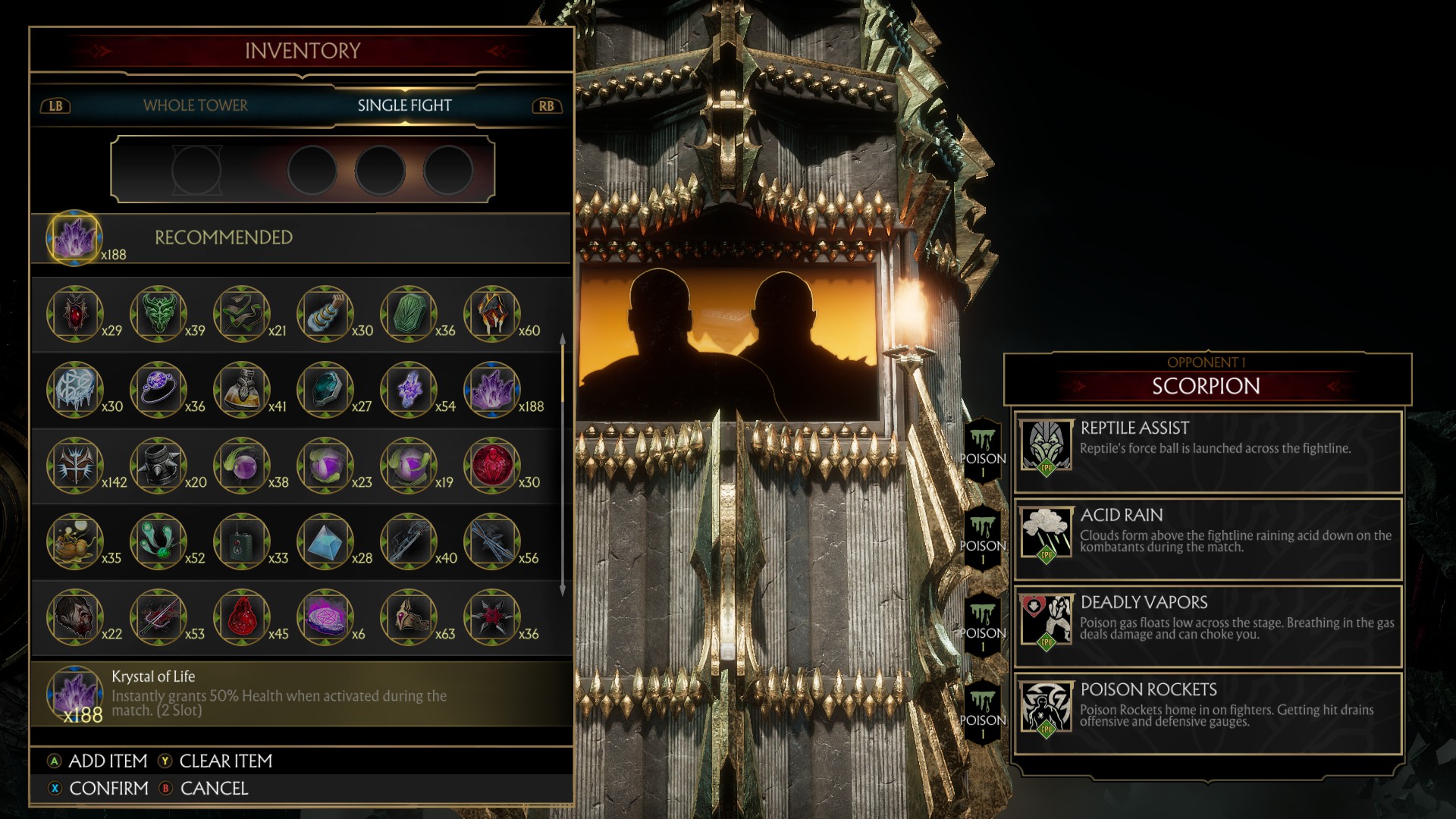The height and width of the screenshot is (819, 1456).
Task: Choose the red shuriken konsumable
Action: (492, 617)
